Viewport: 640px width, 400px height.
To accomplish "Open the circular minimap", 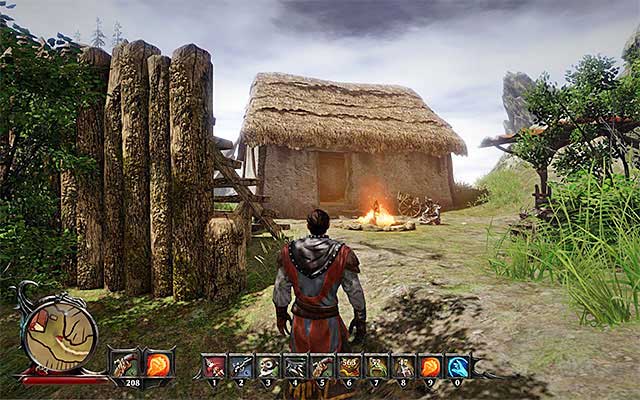I will 60,337.
